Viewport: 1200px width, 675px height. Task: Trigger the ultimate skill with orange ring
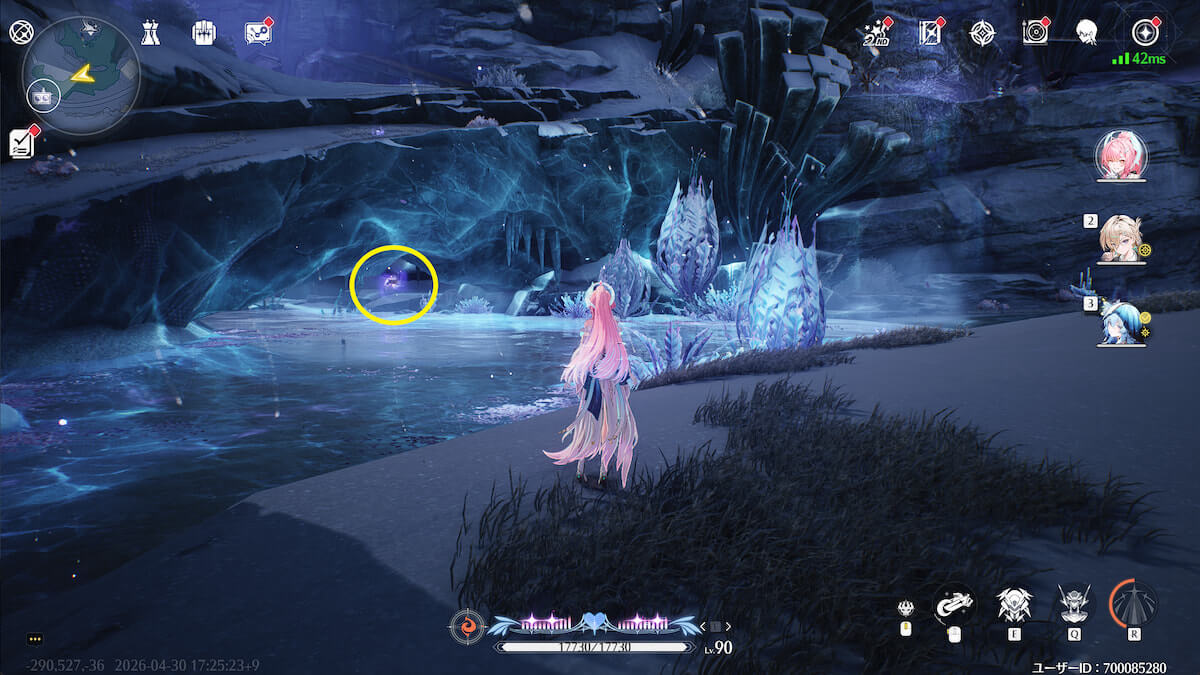point(1134,604)
